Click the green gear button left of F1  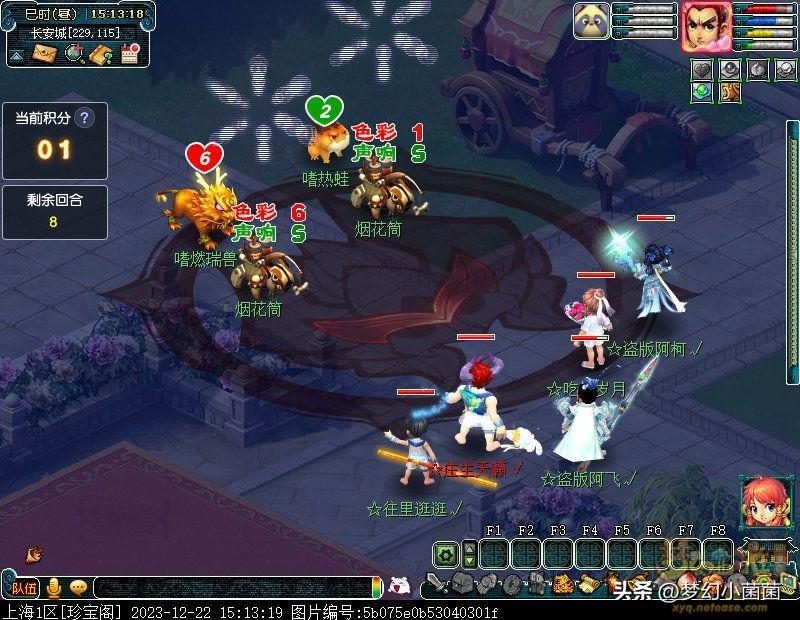[x=446, y=553]
